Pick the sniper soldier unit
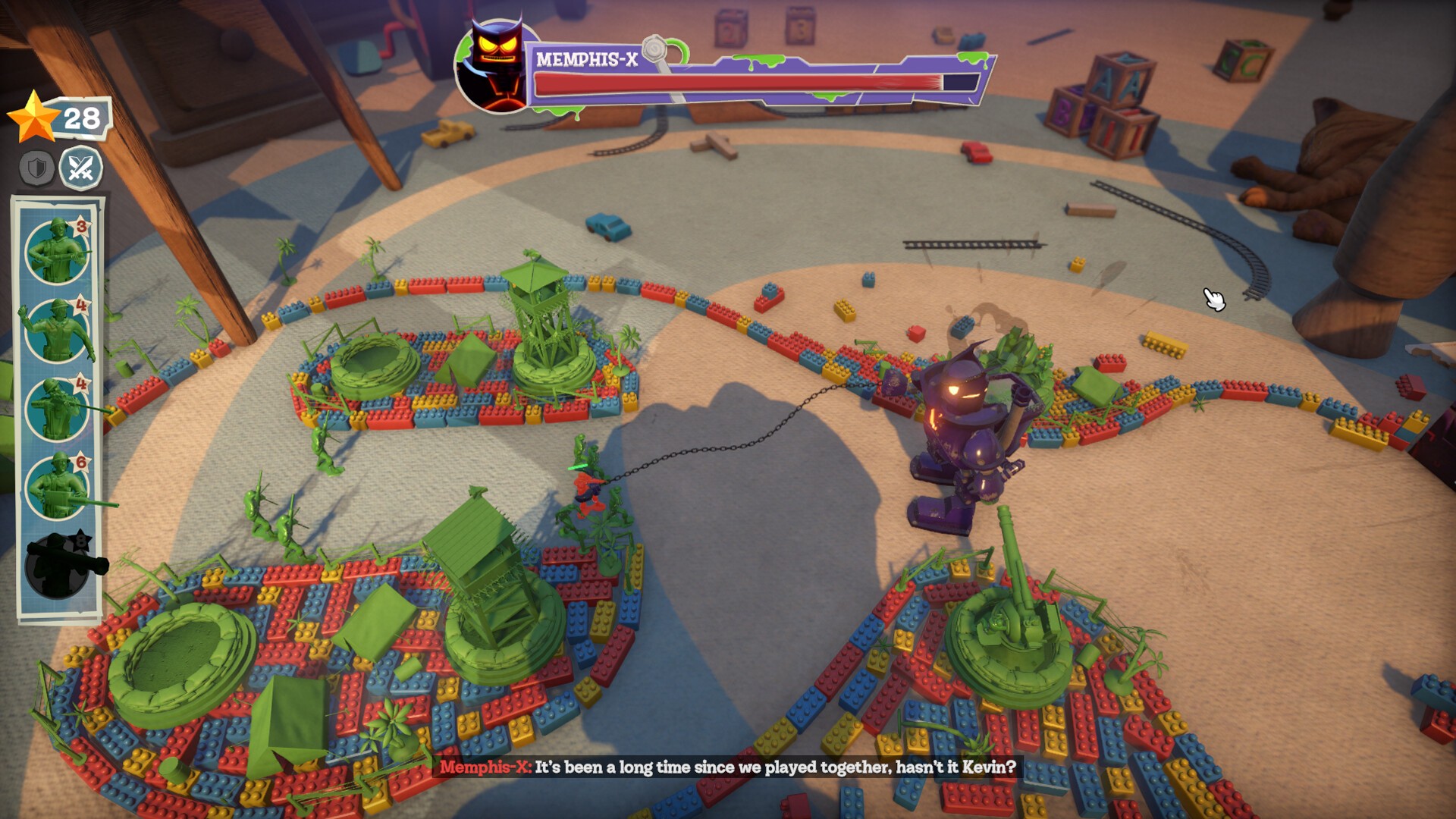 (58, 409)
